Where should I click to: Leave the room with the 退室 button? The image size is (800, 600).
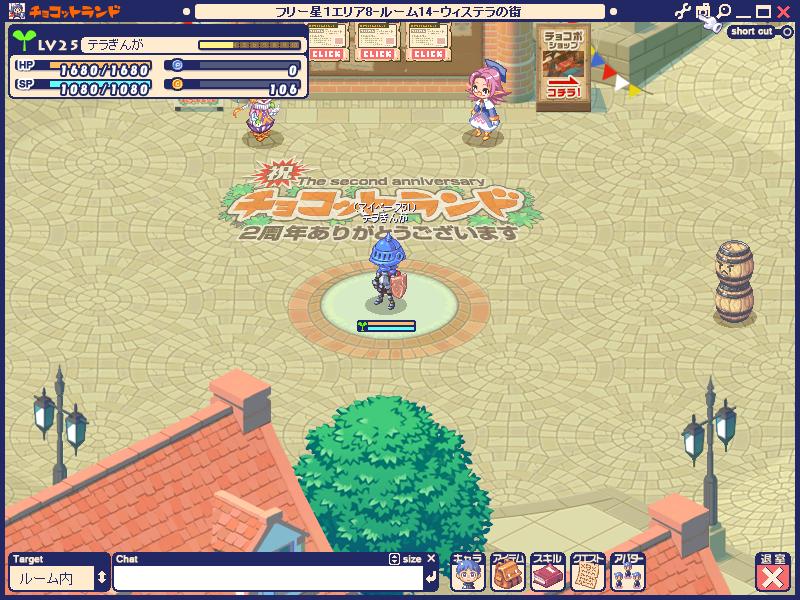click(773, 573)
